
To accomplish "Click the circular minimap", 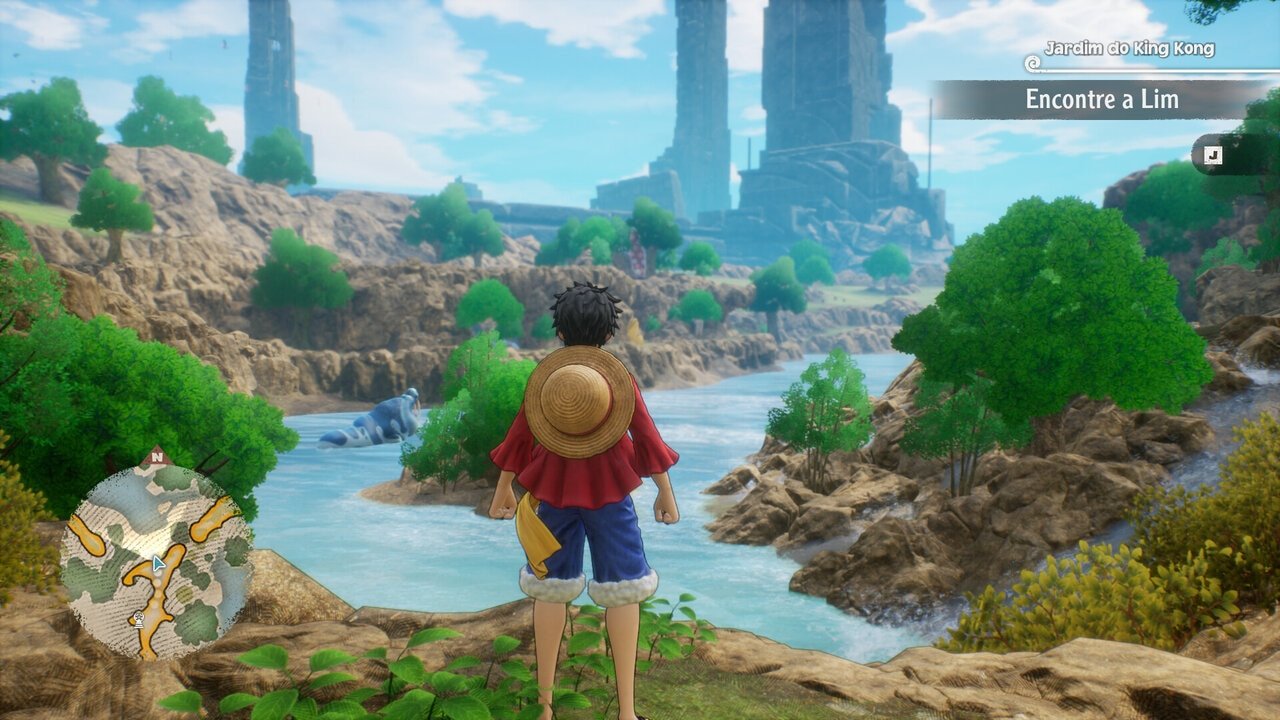I will [155, 562].
